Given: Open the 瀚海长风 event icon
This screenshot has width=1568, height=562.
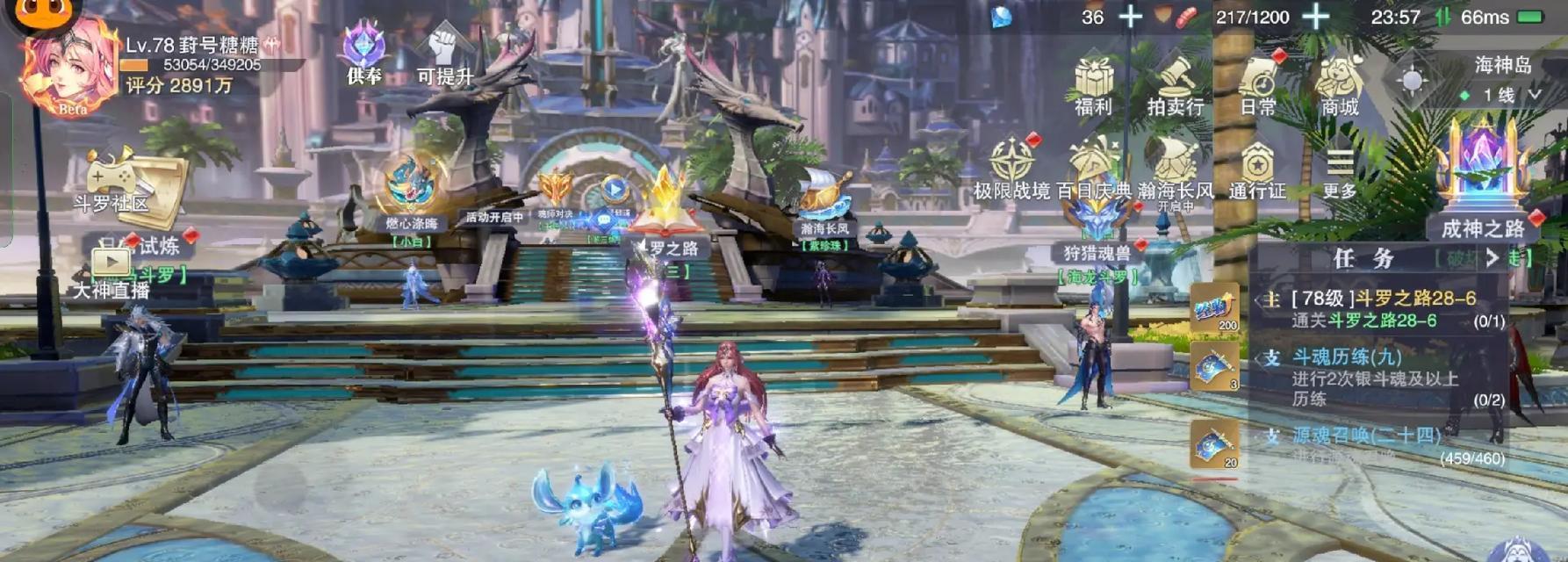Looking at the screenshot, I should coord(1175,167).
